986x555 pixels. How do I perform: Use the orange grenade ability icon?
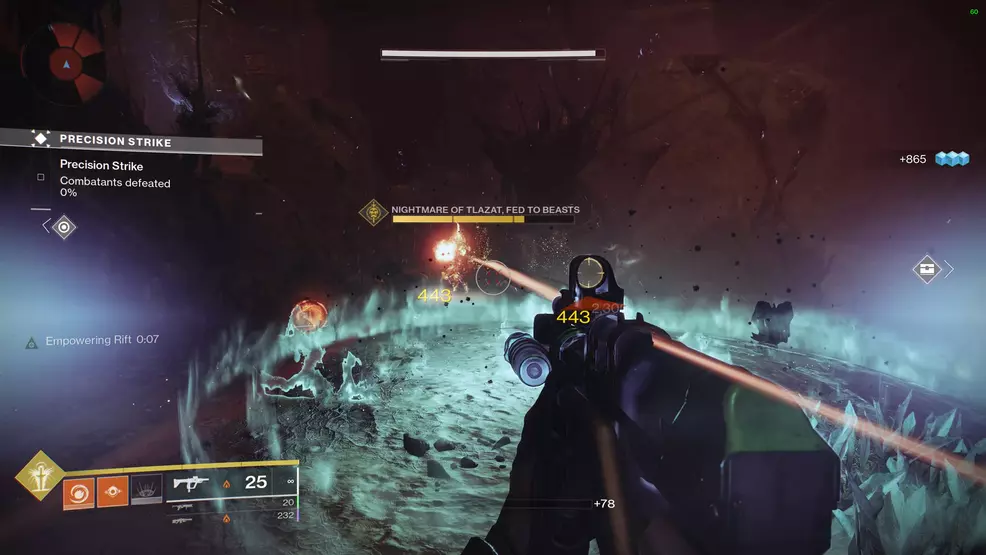[79, 491]
